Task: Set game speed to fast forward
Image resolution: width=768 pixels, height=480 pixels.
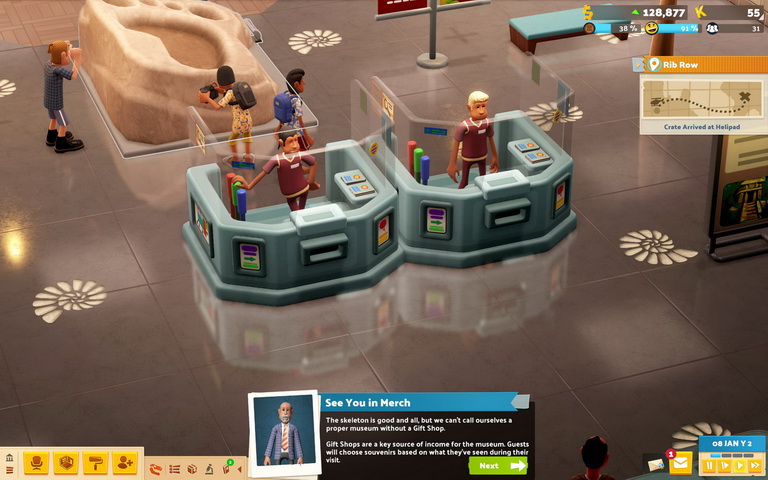Action: point(754,465)
